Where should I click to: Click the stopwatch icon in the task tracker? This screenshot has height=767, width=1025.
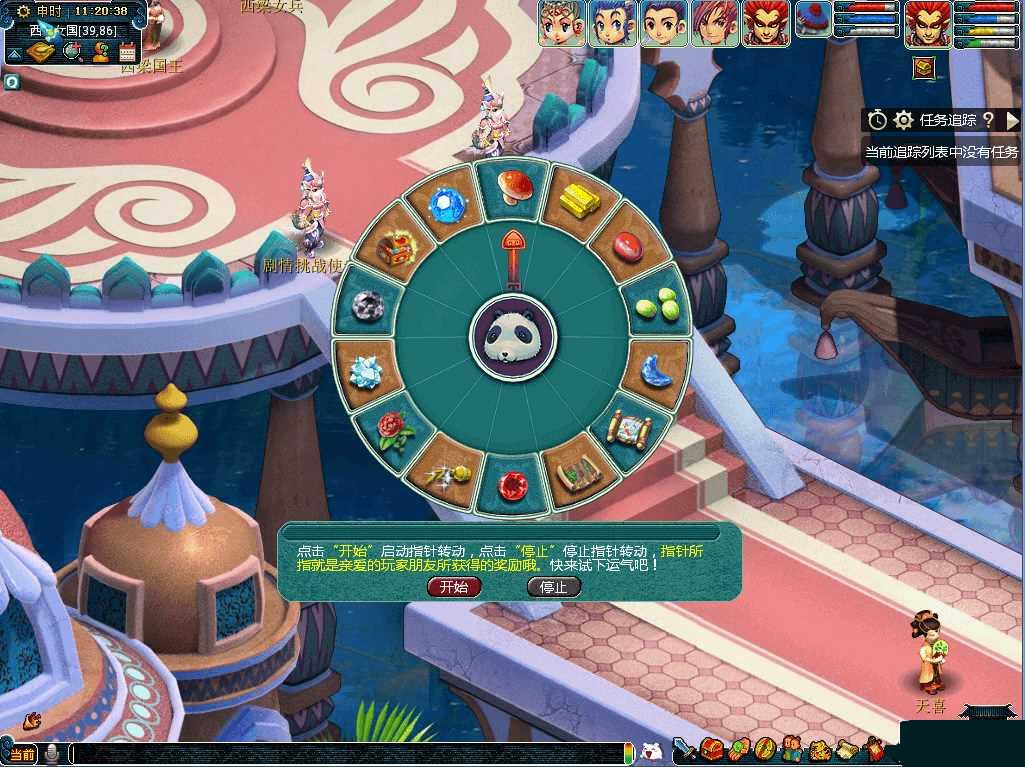pos(877,120)
